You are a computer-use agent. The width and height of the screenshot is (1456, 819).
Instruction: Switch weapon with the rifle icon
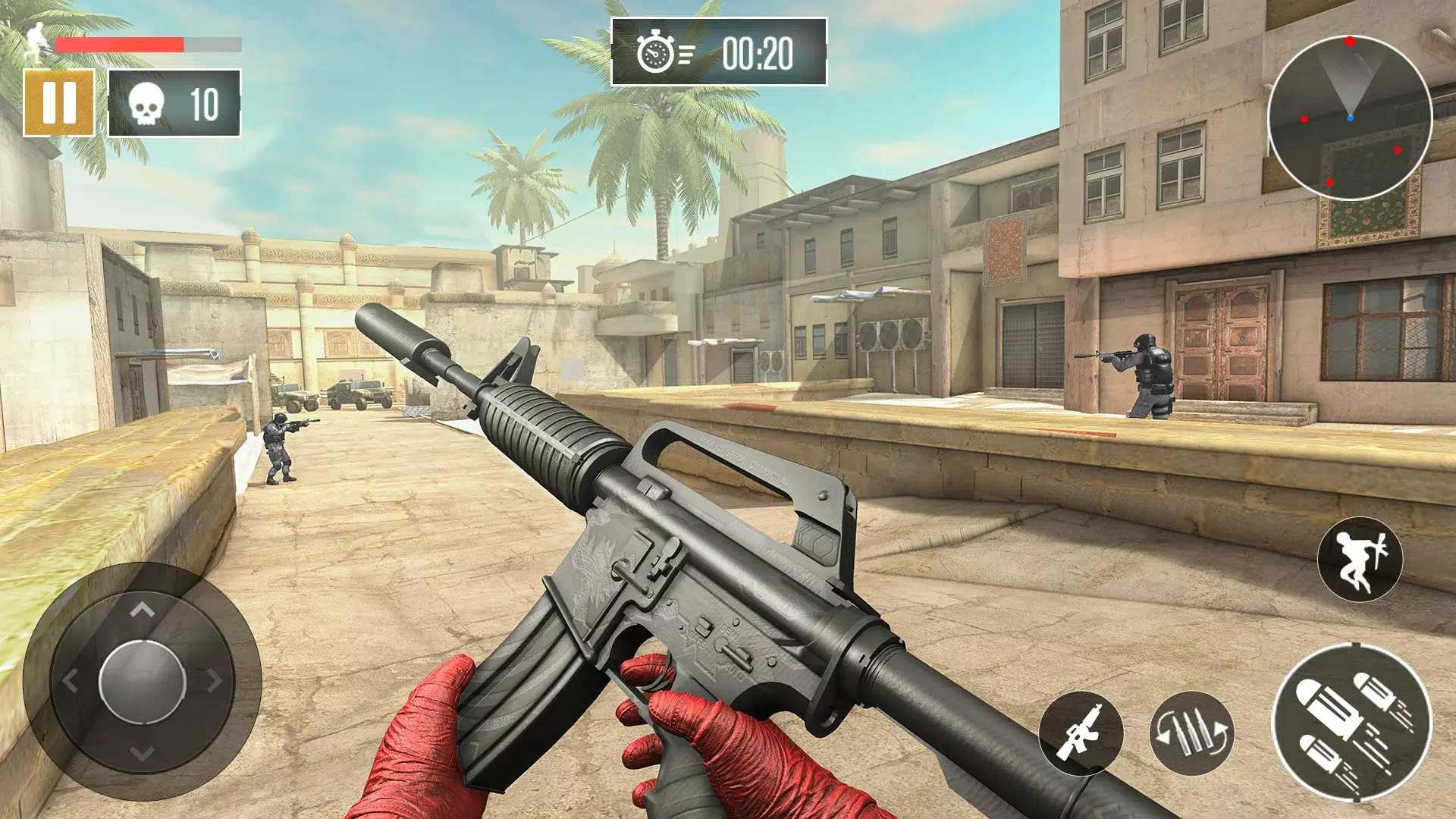1081,733
